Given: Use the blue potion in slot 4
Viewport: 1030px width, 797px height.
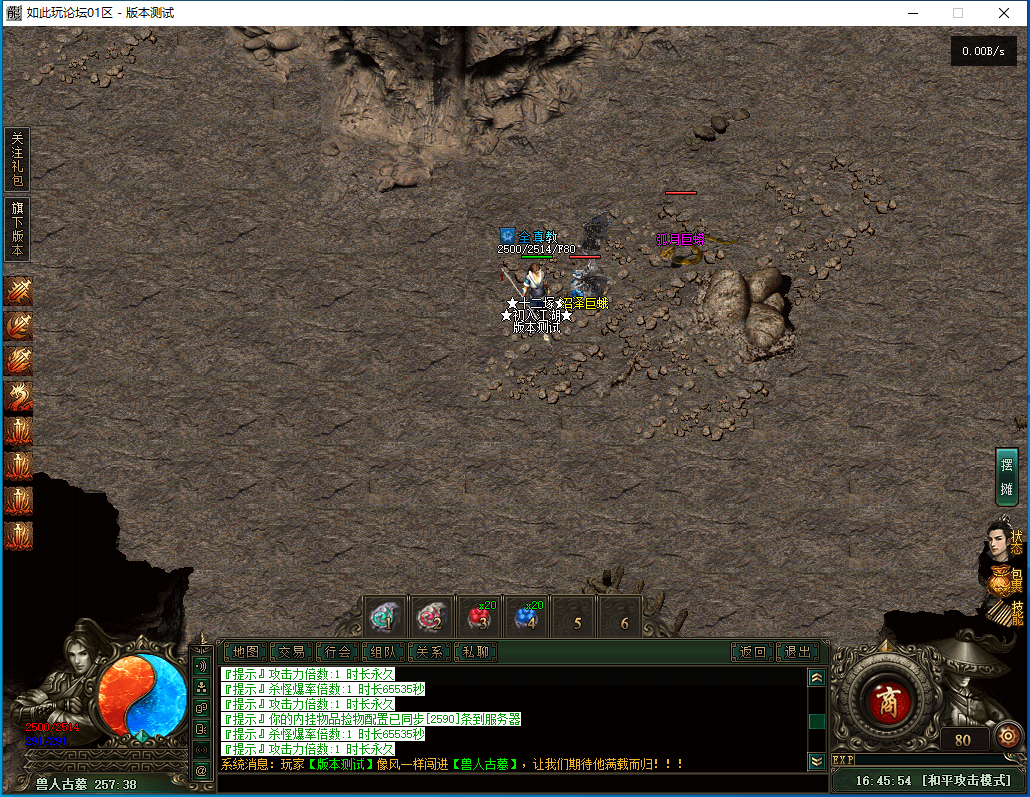Looking at the screenshot, I should click(x=528, y=618).
